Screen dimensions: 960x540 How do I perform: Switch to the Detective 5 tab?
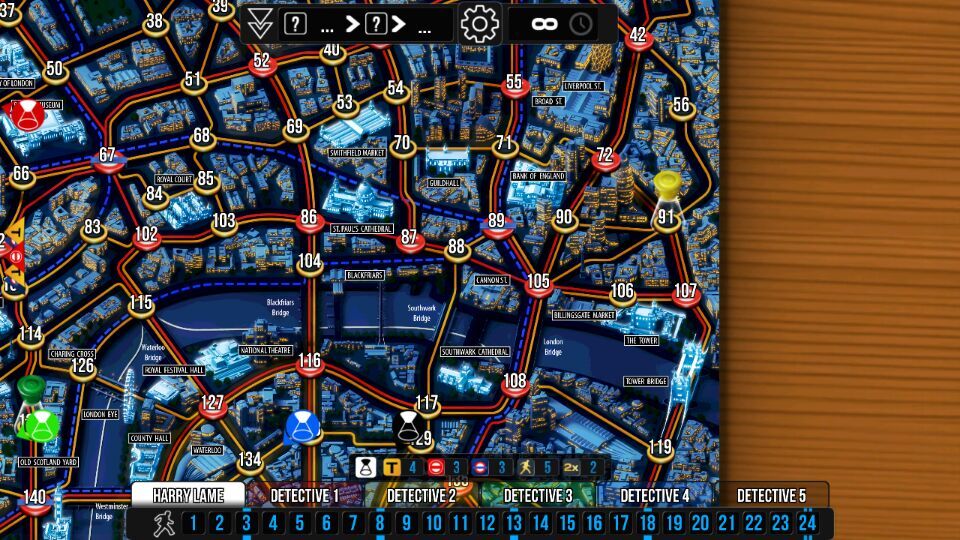point(771,495)
